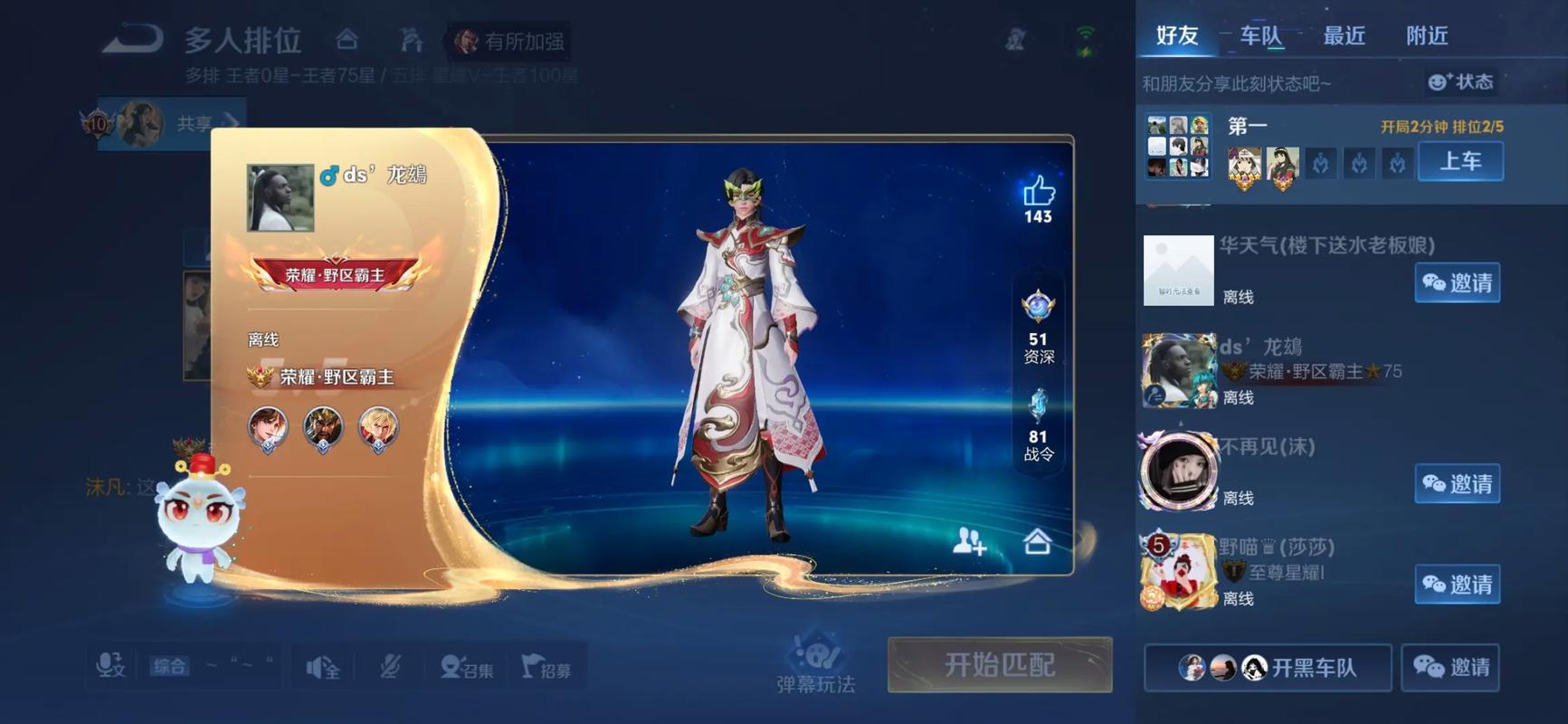Viewport: 1568px width, 724px height.
Task: Click the 资深 level badge icon
Action: click(x=1037, y=309)
